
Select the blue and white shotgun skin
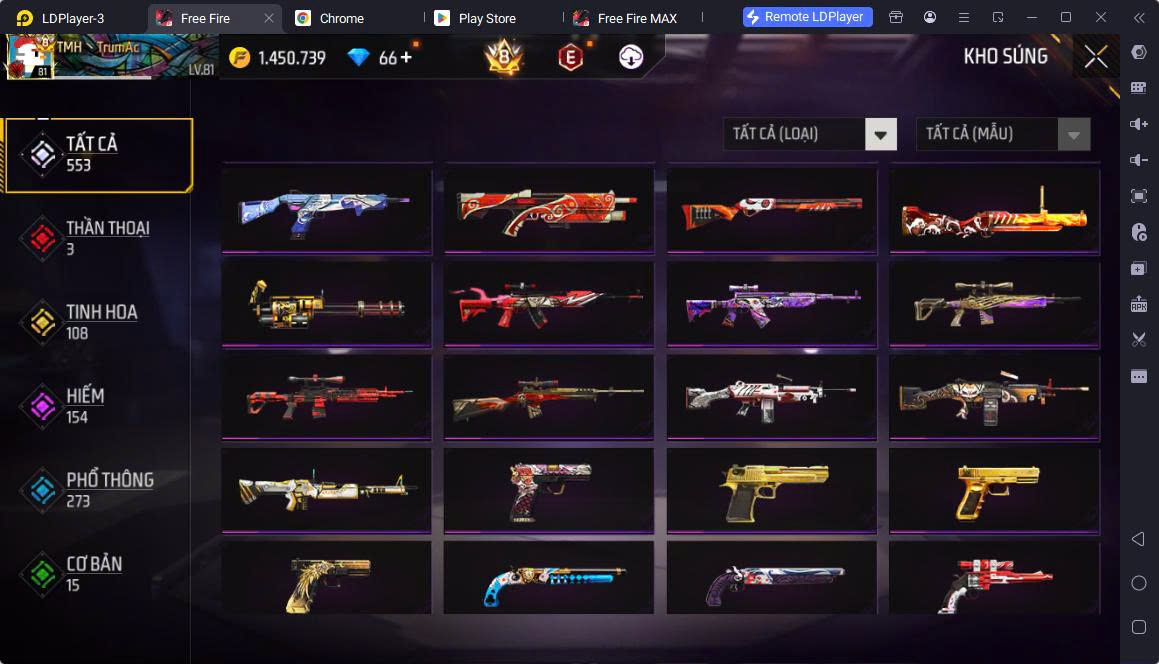[327, 210]
